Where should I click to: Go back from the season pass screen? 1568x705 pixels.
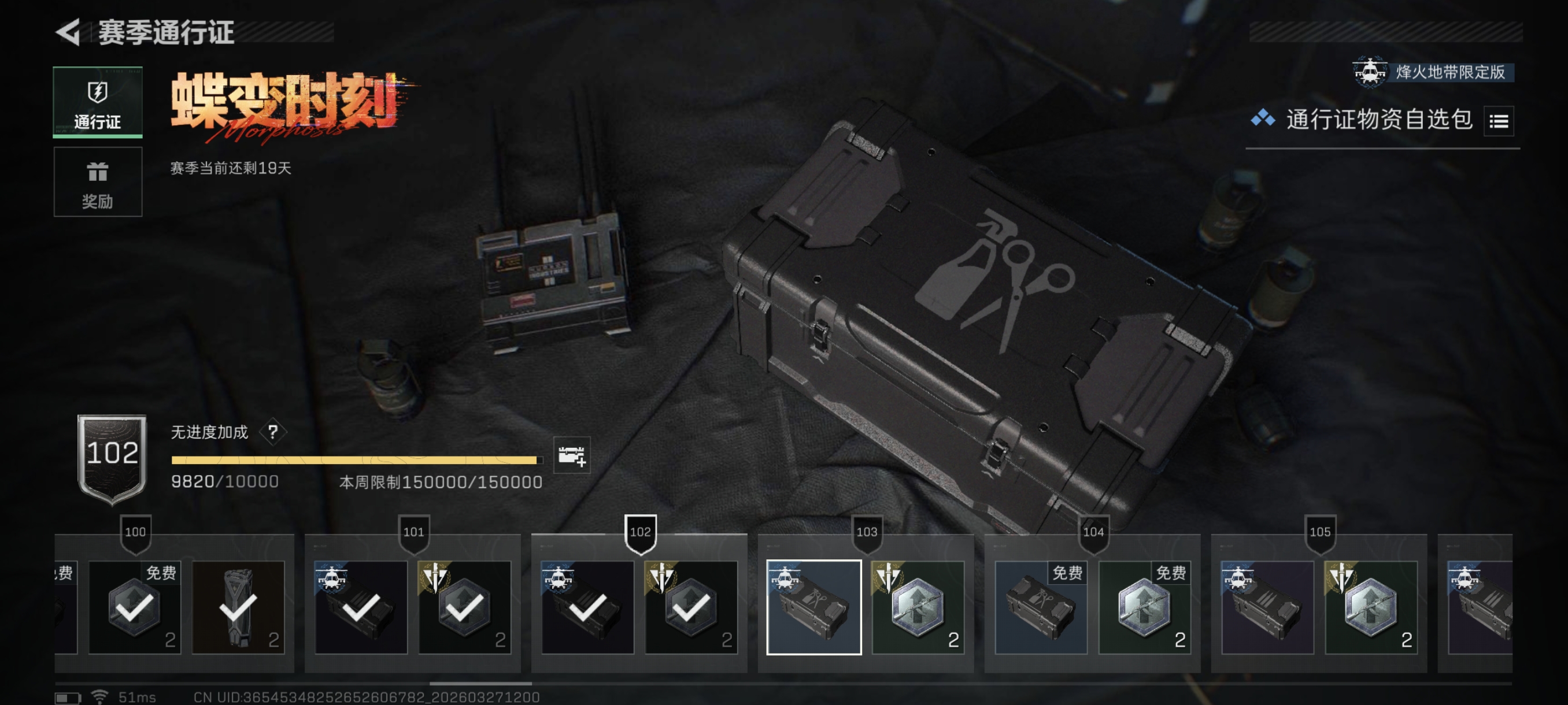[68, 32]
